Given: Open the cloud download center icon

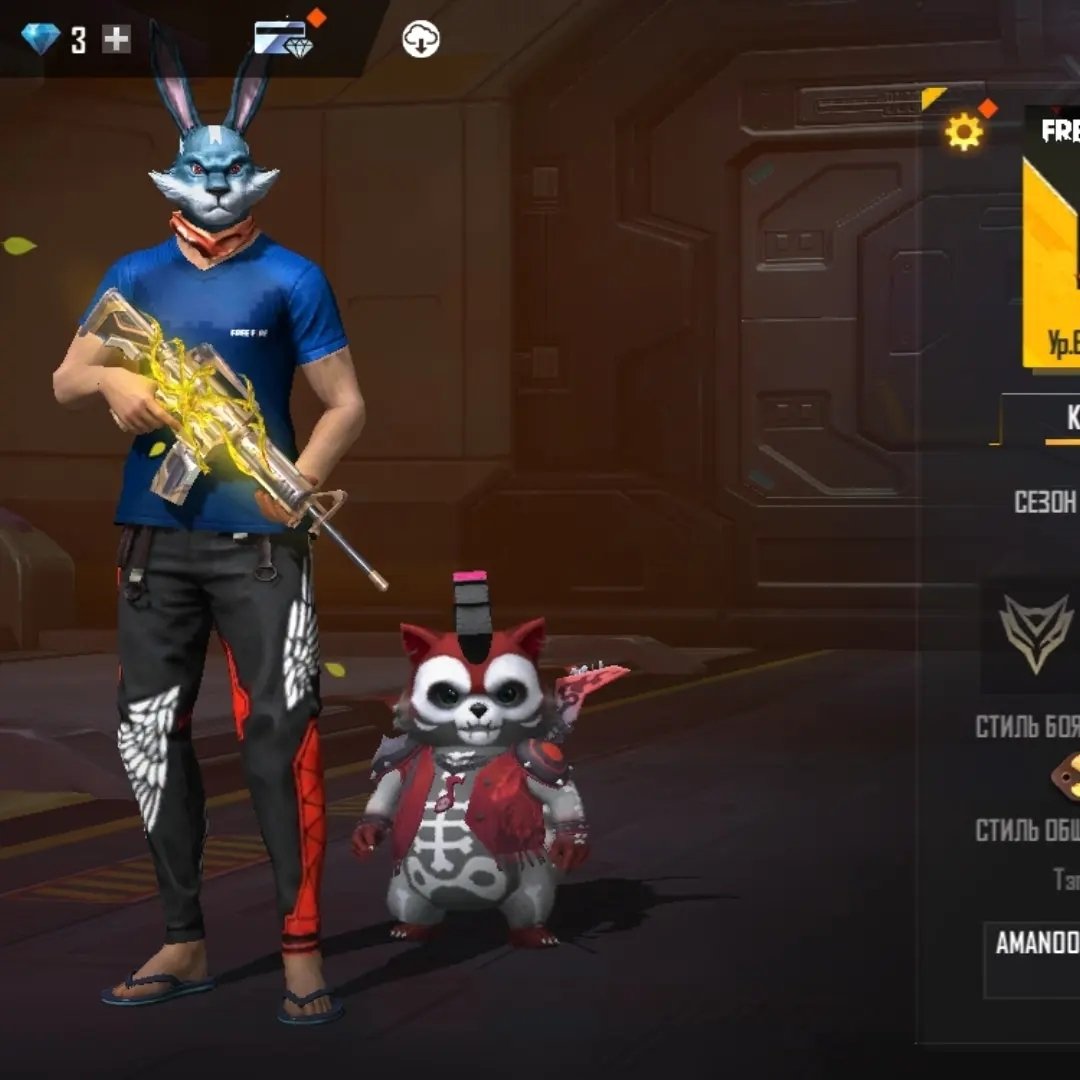Looking at the screenshot, I should pyautogui.click(x=421, y=39).
